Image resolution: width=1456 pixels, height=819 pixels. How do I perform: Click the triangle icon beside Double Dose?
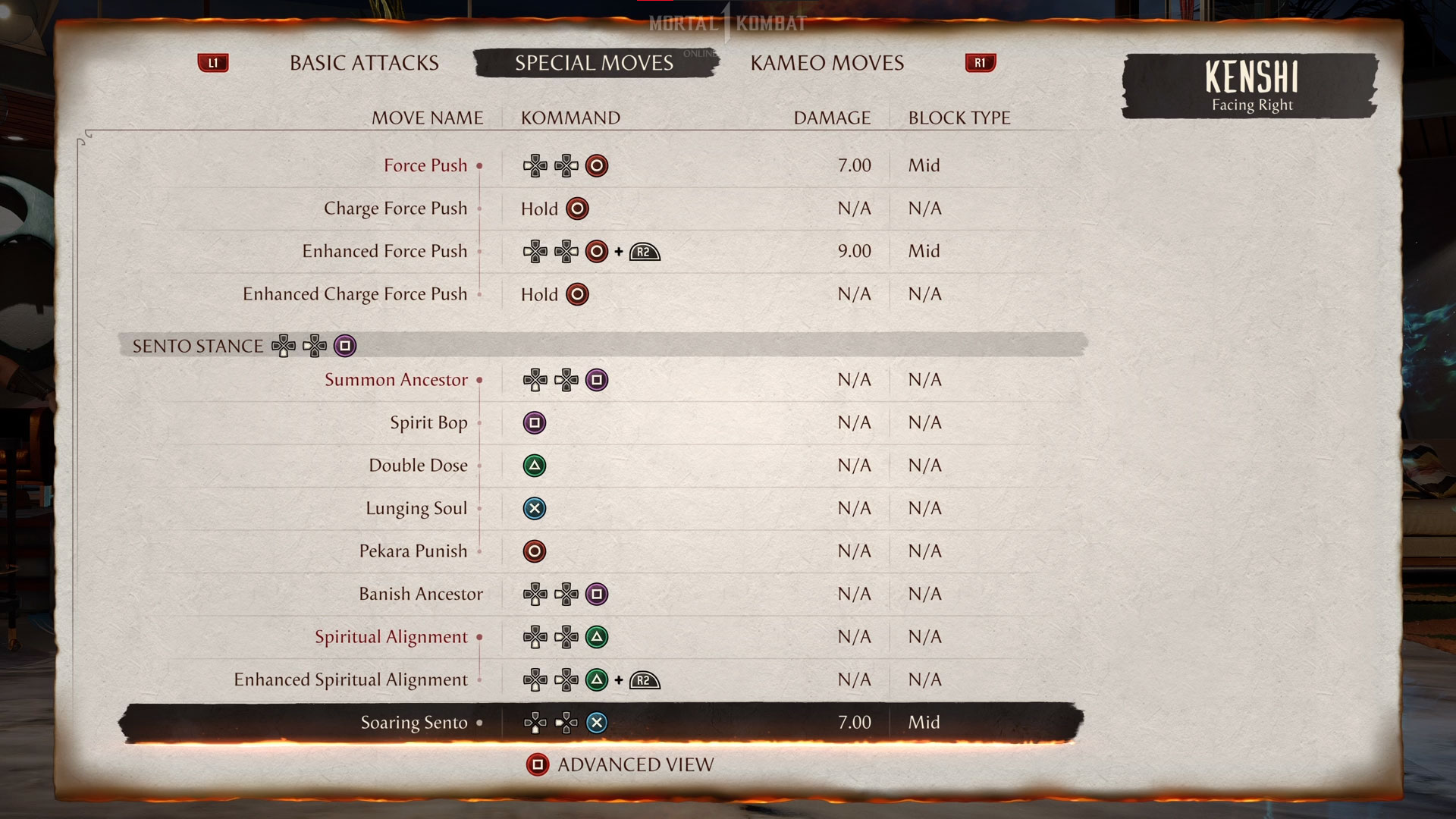[x=535, y=466]
